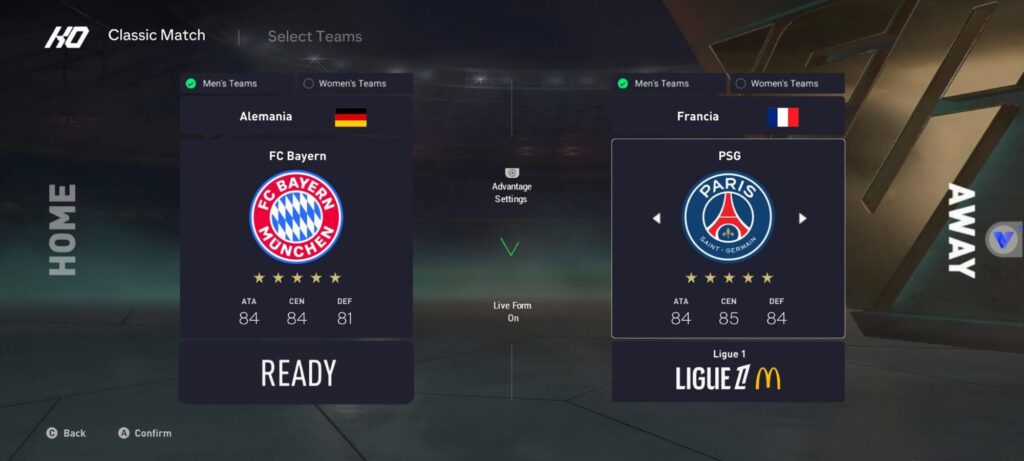Open the floating overlay icon at right edge

click(x=1003, y=240)
